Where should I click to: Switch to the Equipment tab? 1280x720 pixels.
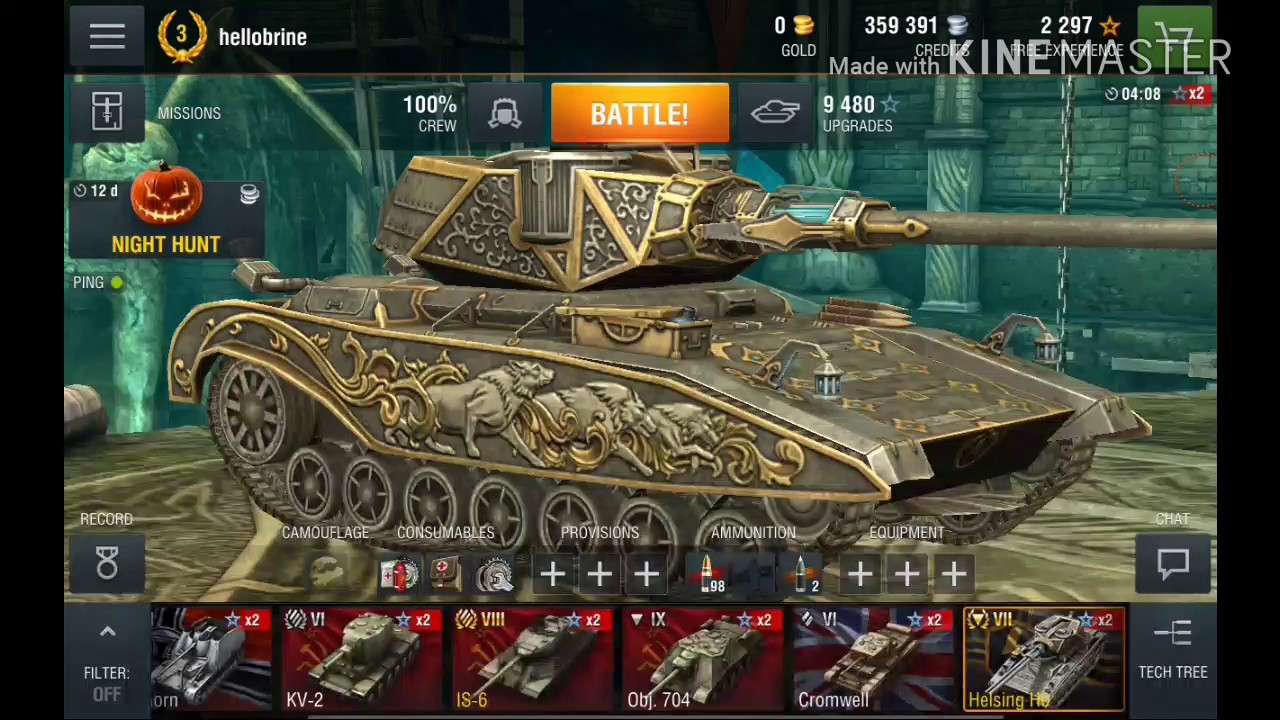906,532
